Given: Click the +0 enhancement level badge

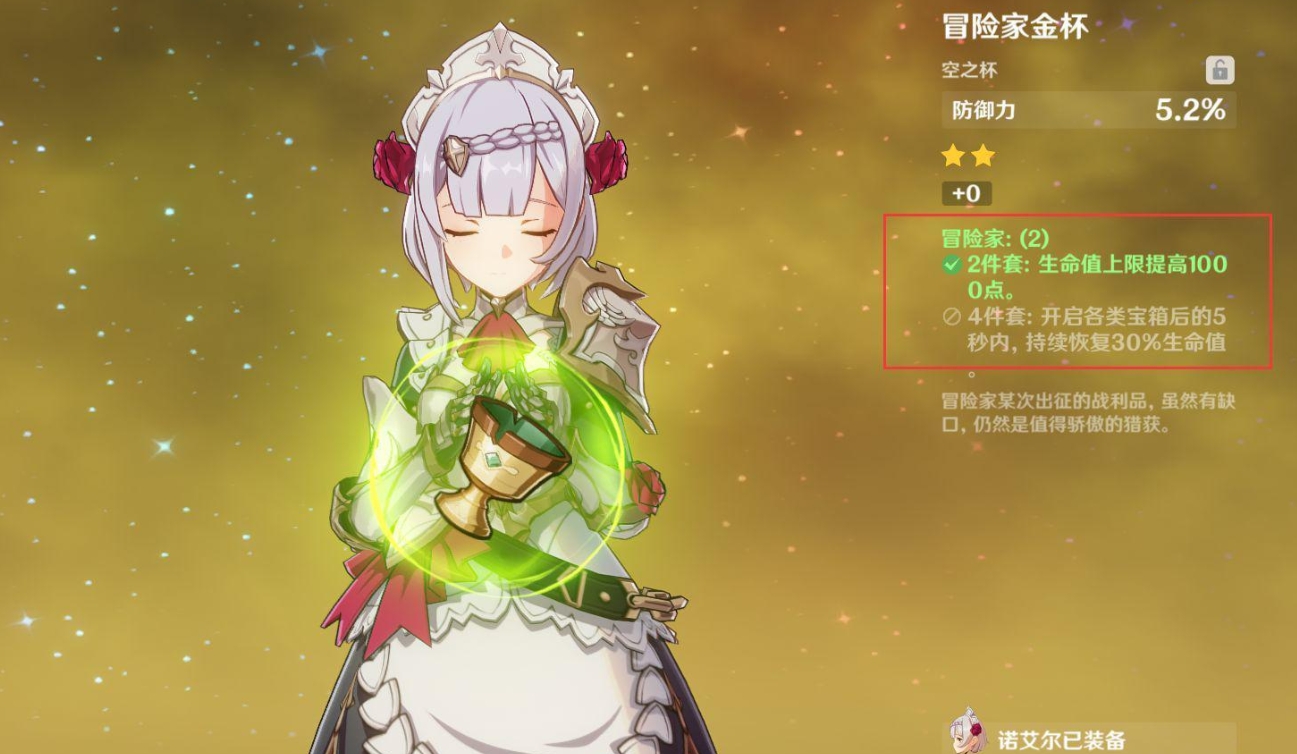Looking at the screenshot, I should coord(967,193).
